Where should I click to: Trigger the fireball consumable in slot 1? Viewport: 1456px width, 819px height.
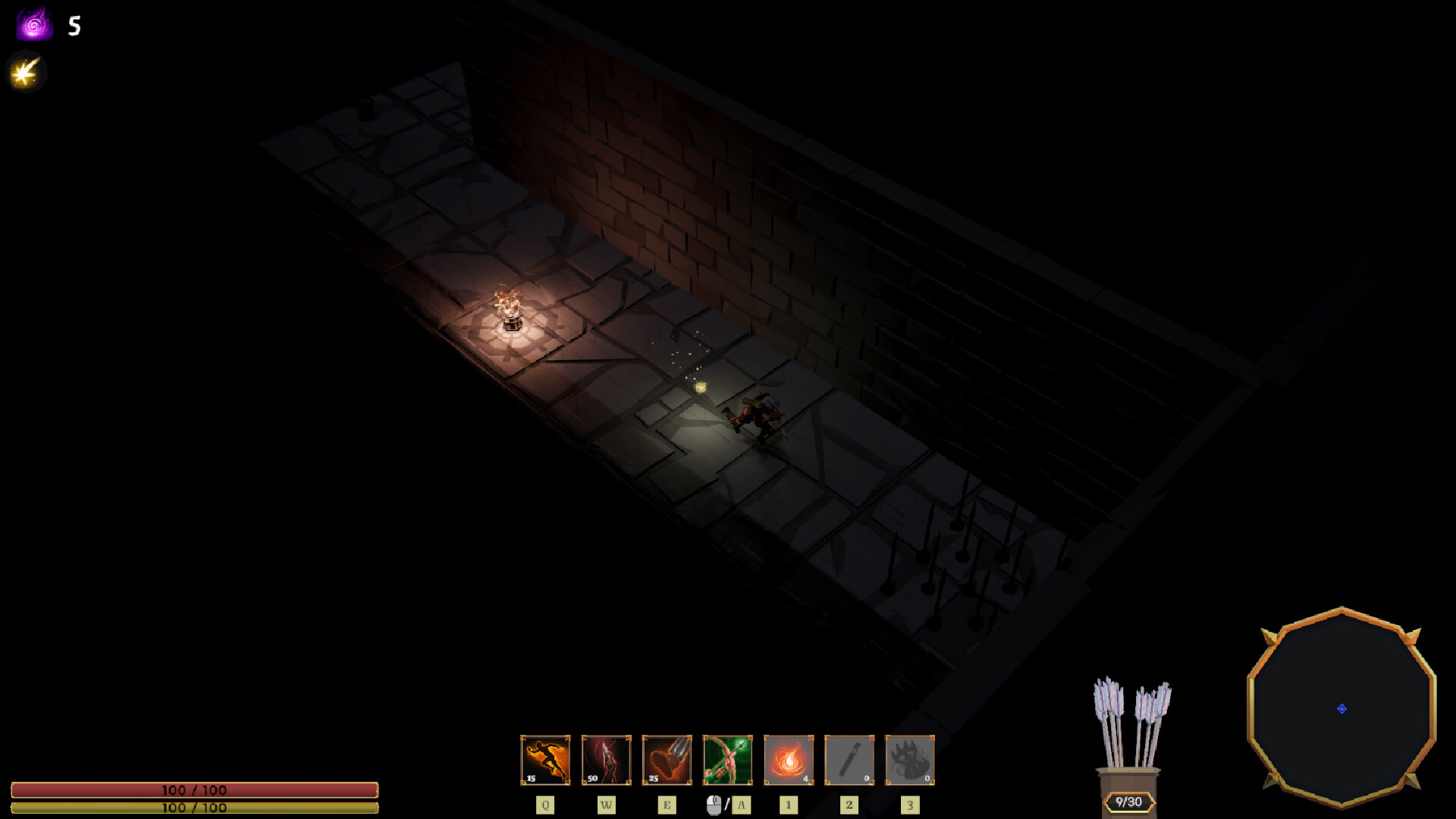(788, 758)
